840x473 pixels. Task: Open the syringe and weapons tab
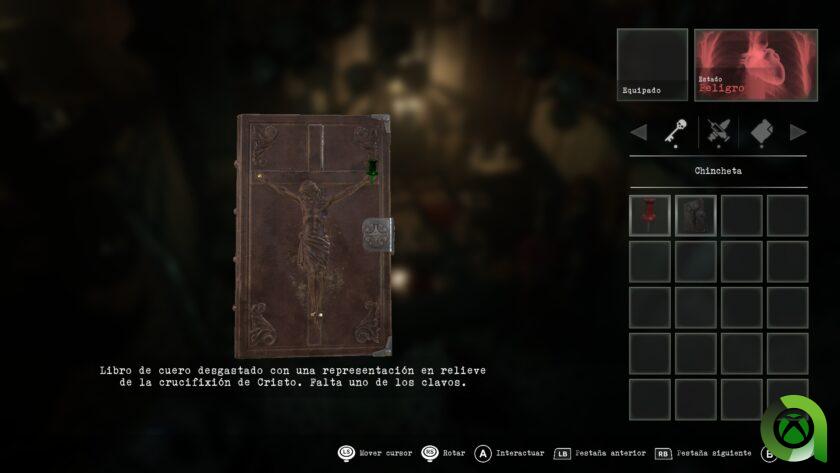click(x=717, y=132)
